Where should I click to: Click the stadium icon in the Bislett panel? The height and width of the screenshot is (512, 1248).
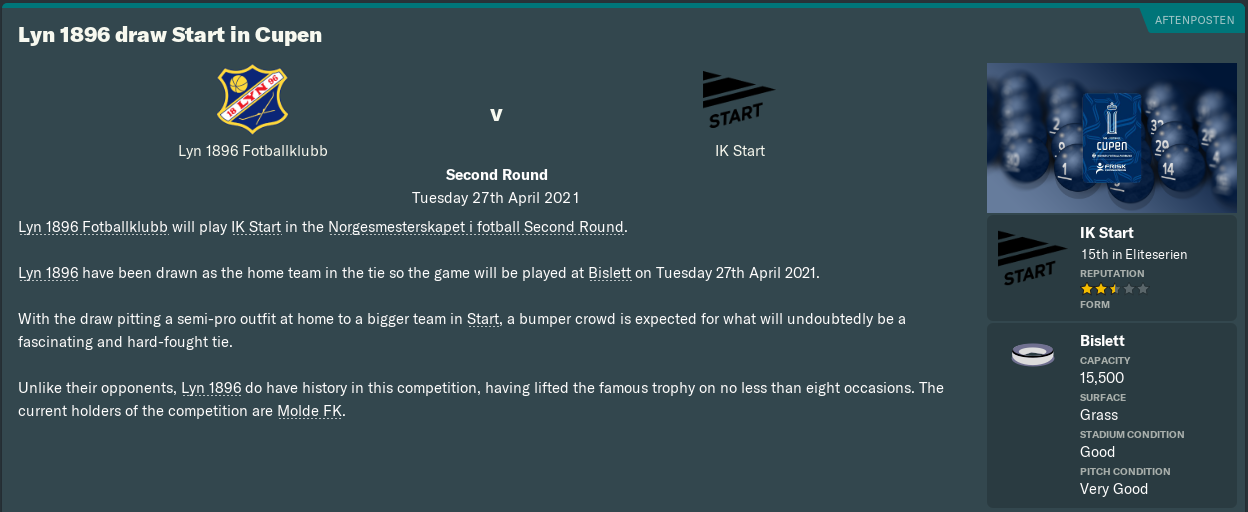pos(1031,355)
